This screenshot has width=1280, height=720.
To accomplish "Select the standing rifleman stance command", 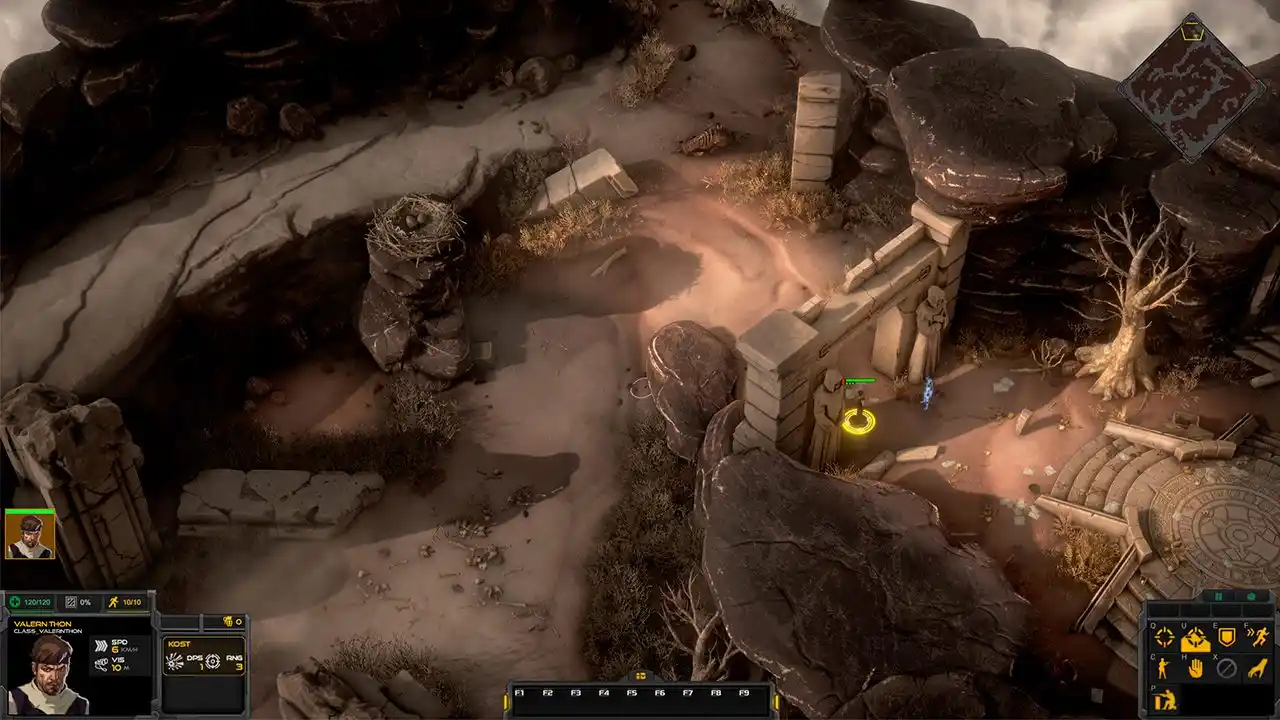I will coord(1165,668).
